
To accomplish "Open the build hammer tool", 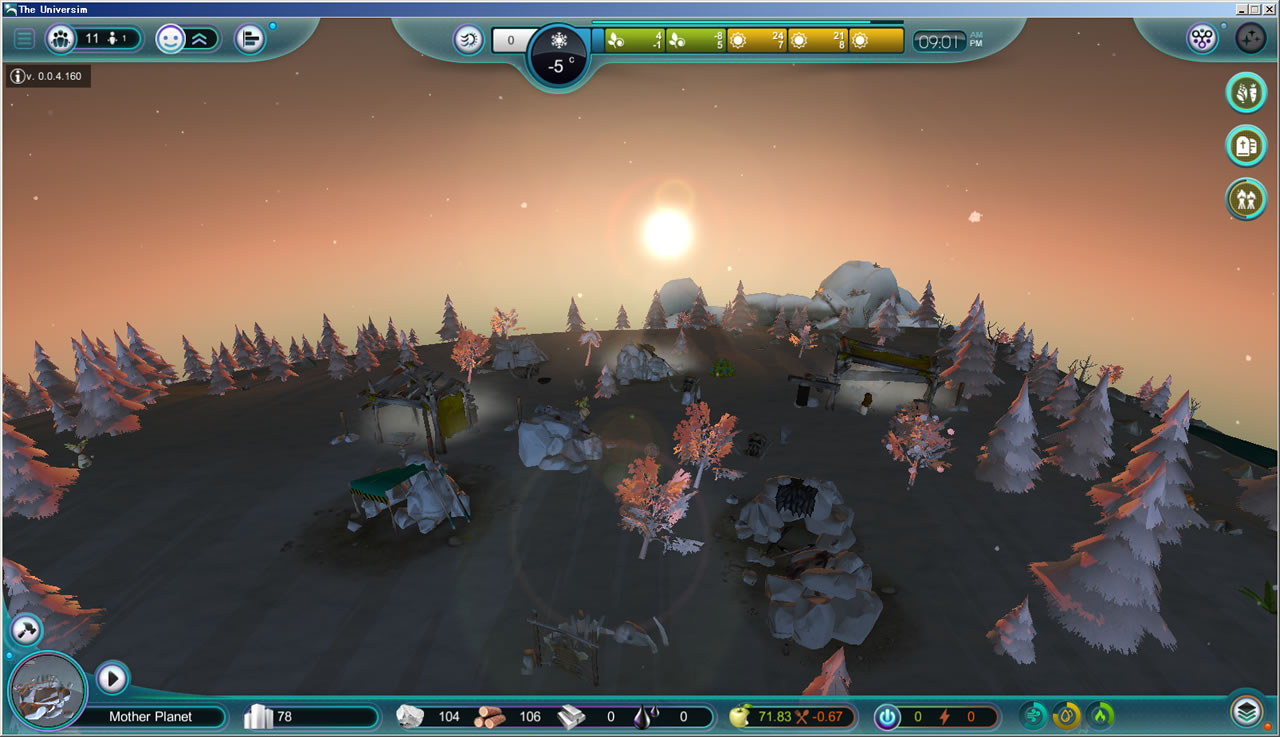I will pos(27,630).
